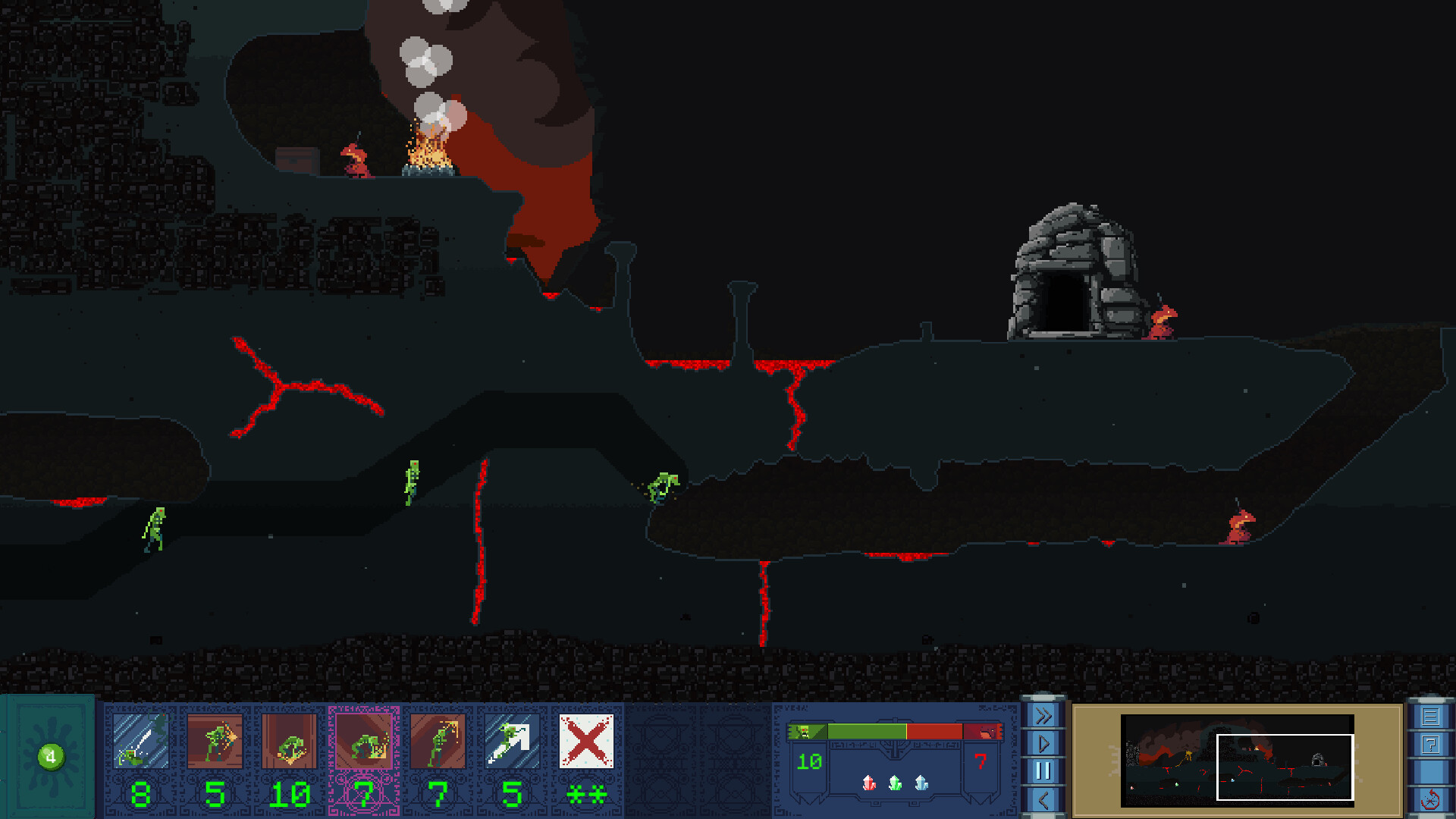Viewport: 1456px width, 819px height.
Task: Open the green book showing 4
Action: click(x=50, y=756)
